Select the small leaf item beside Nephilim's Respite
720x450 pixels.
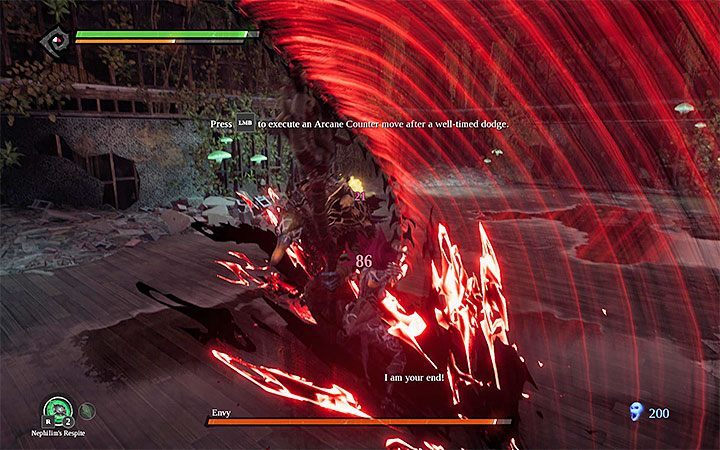tap(86, 408)
